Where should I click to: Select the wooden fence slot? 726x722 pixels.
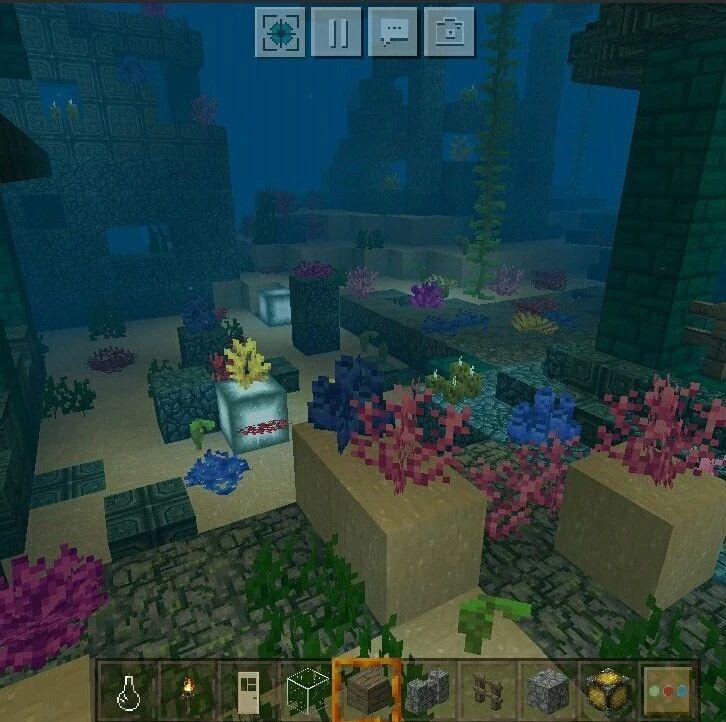click(x=488, y=690)
